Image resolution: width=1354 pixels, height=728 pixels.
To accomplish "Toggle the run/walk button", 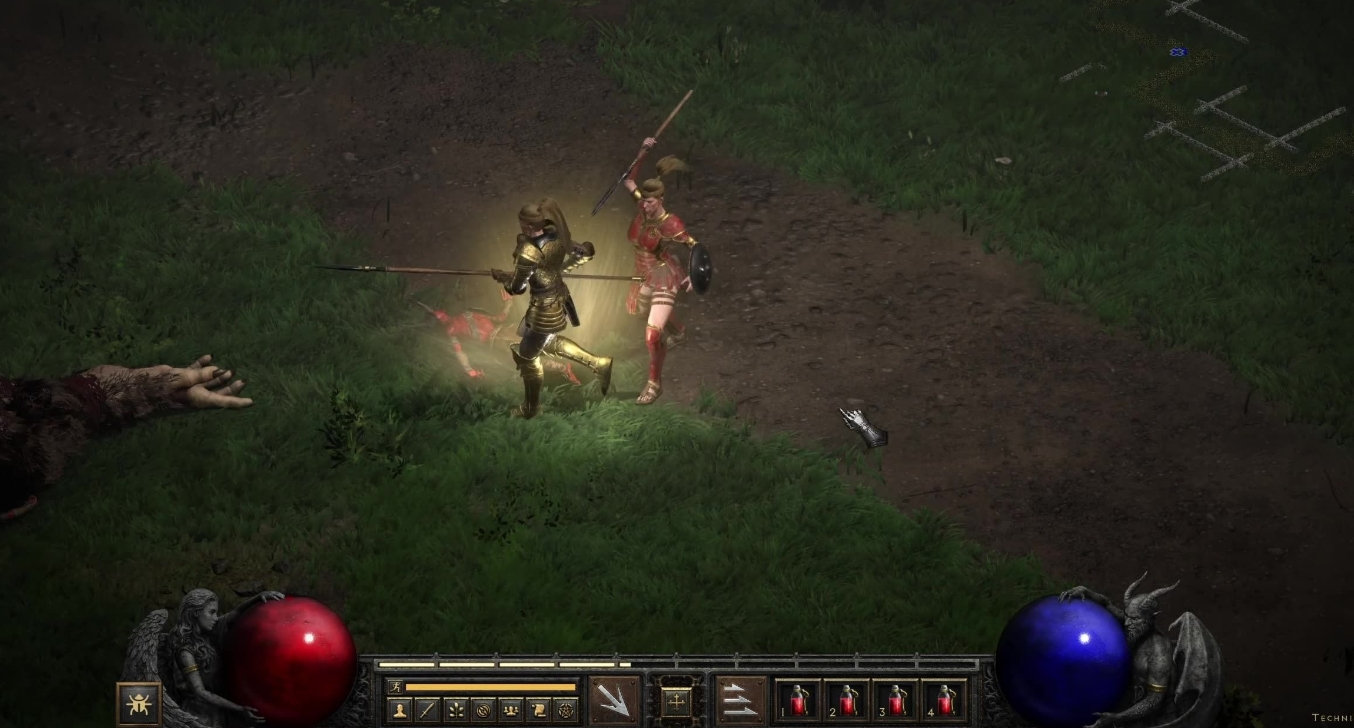I will coord(396,687).
